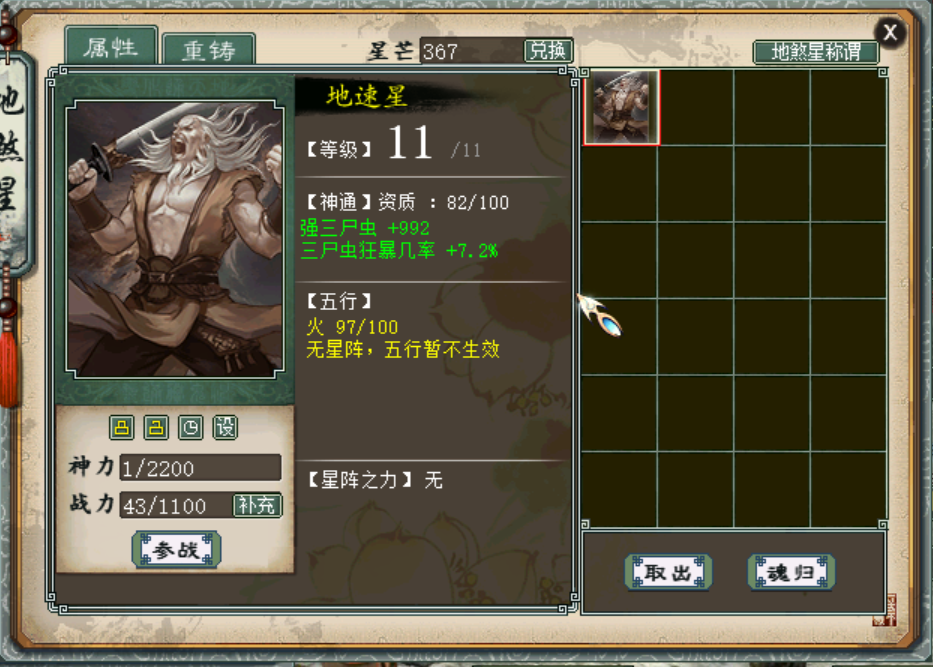Select the 地速星 card in the grid
The image size is (933, 667).
621,107
